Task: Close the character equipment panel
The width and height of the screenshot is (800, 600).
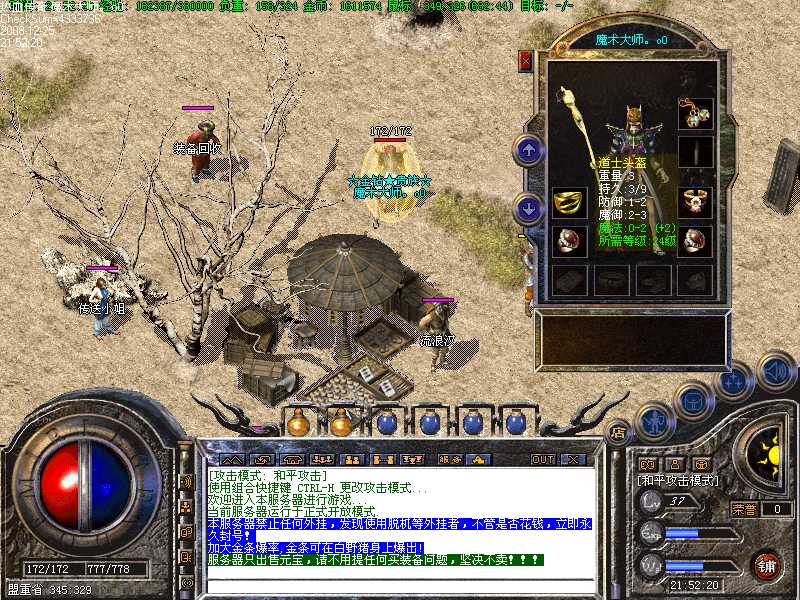Action: coord(525,61)
